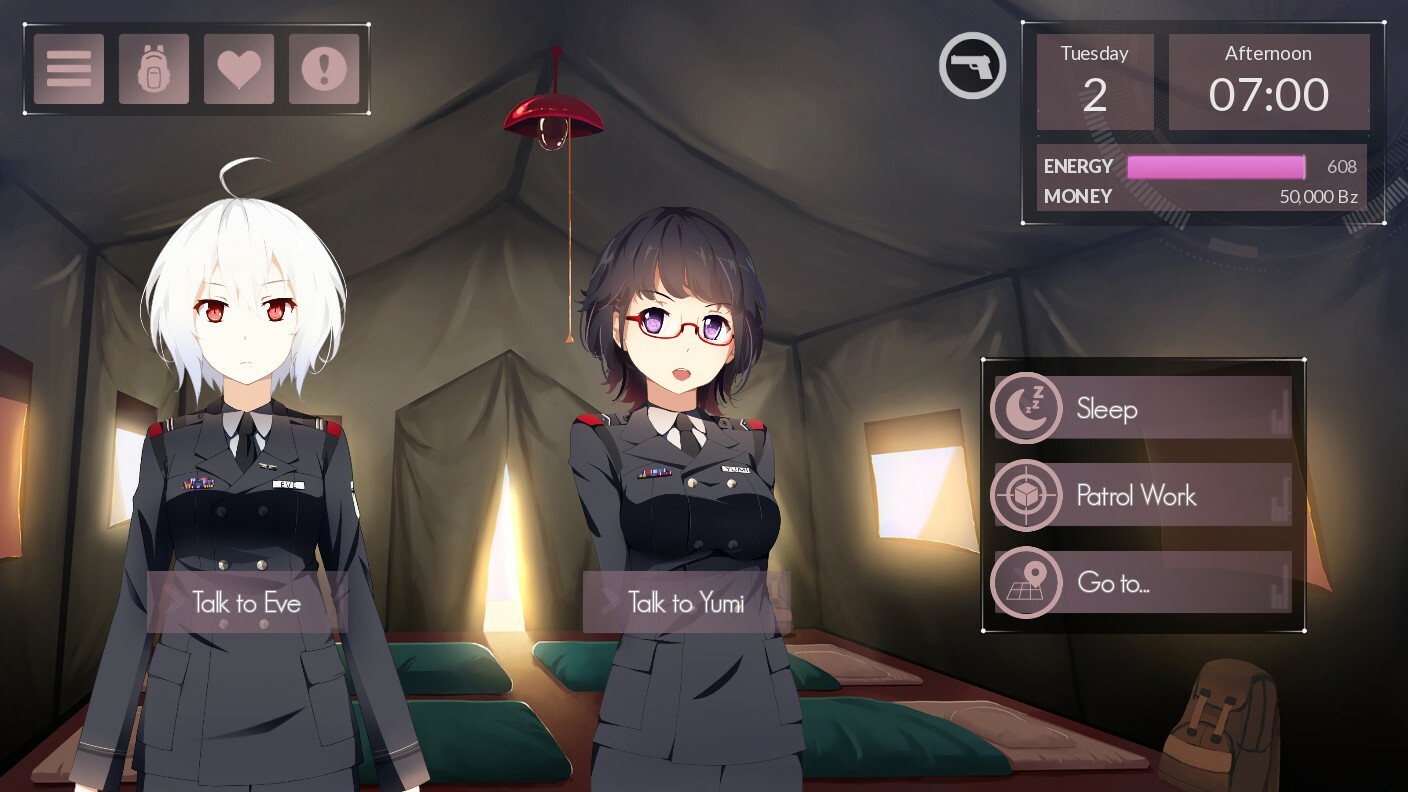
Task: Open the map location icon next to Go to
Action: coord(1026,583)
